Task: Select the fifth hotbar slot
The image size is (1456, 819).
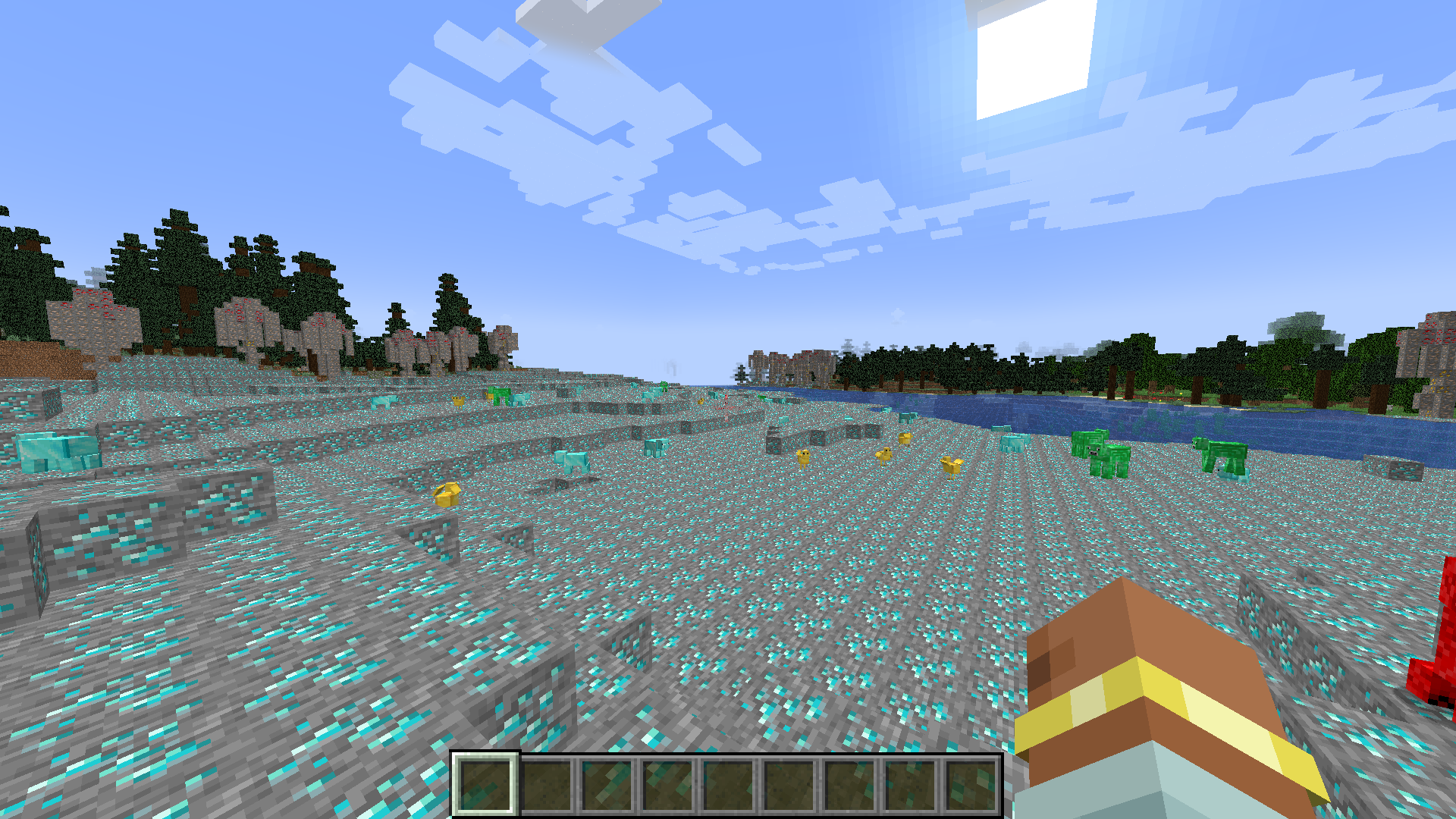Action: click(726, 786)
